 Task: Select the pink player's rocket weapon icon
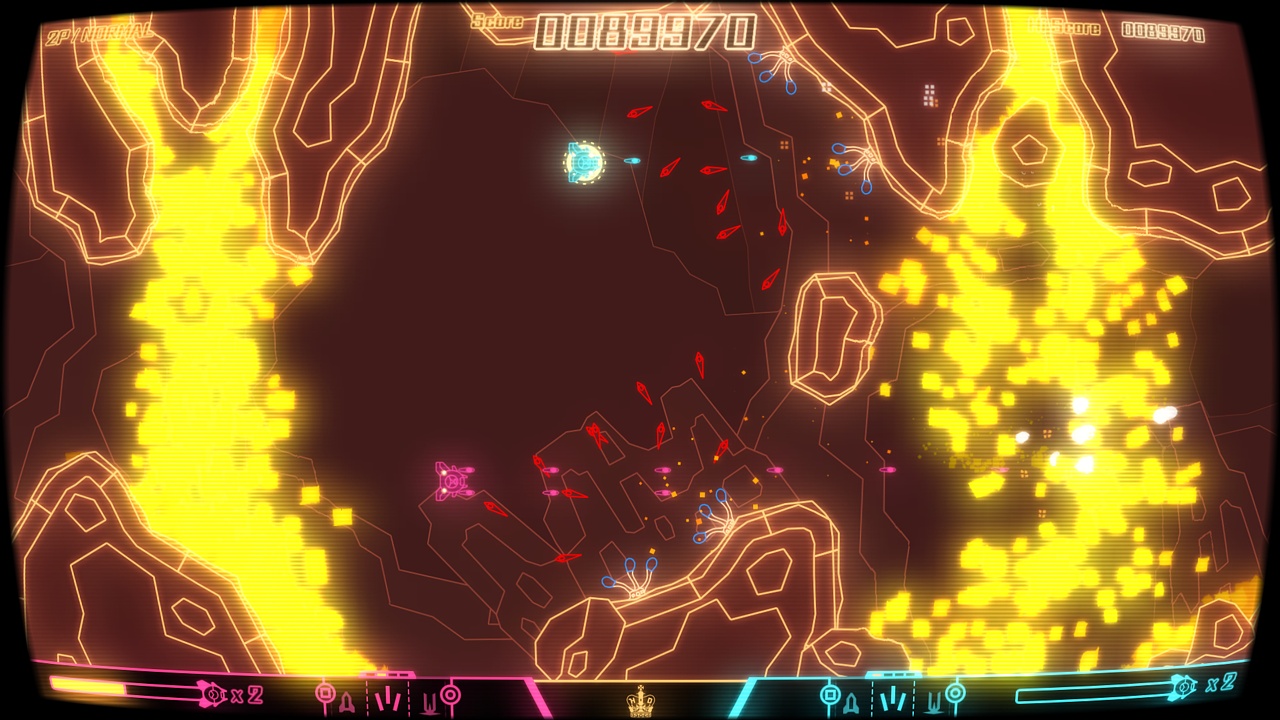pyautogui.click(x=347, y=700)
